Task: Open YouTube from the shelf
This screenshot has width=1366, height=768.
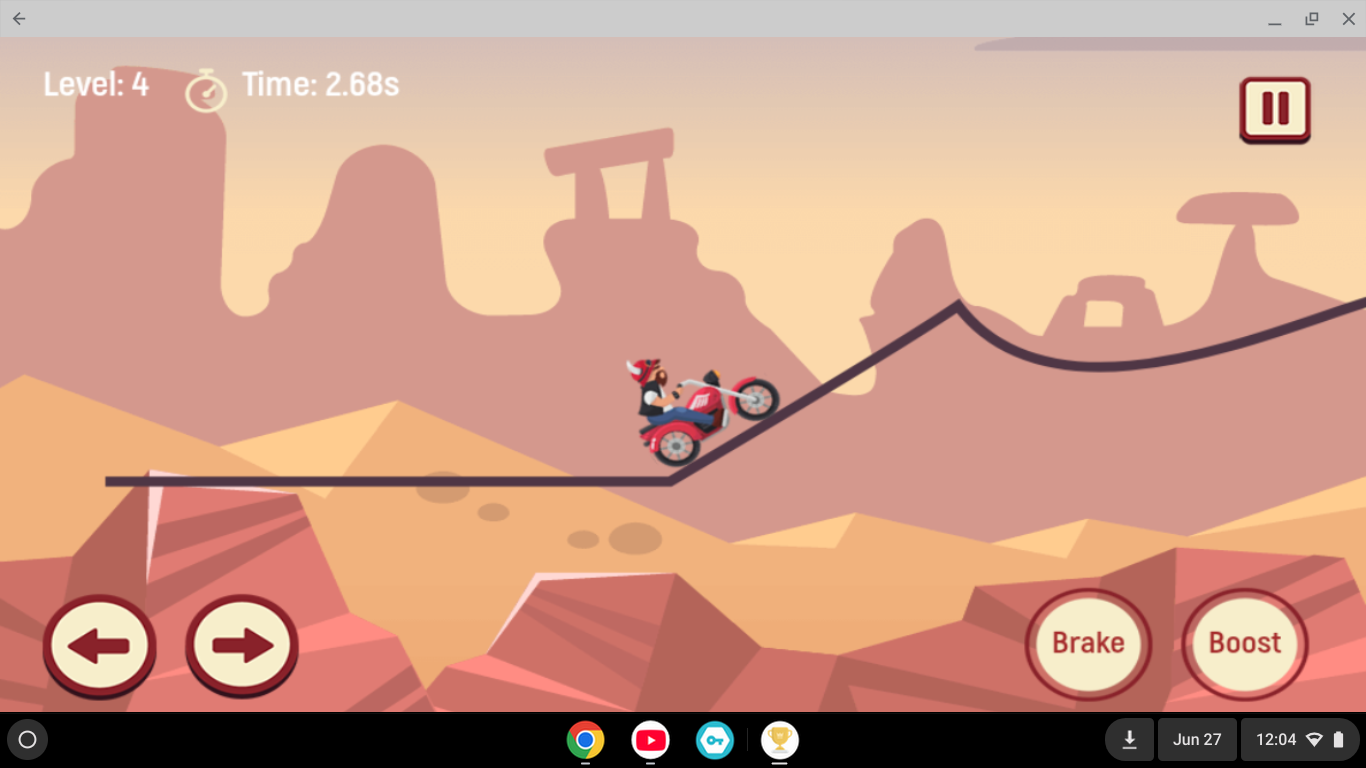Action: coord(650,740)
